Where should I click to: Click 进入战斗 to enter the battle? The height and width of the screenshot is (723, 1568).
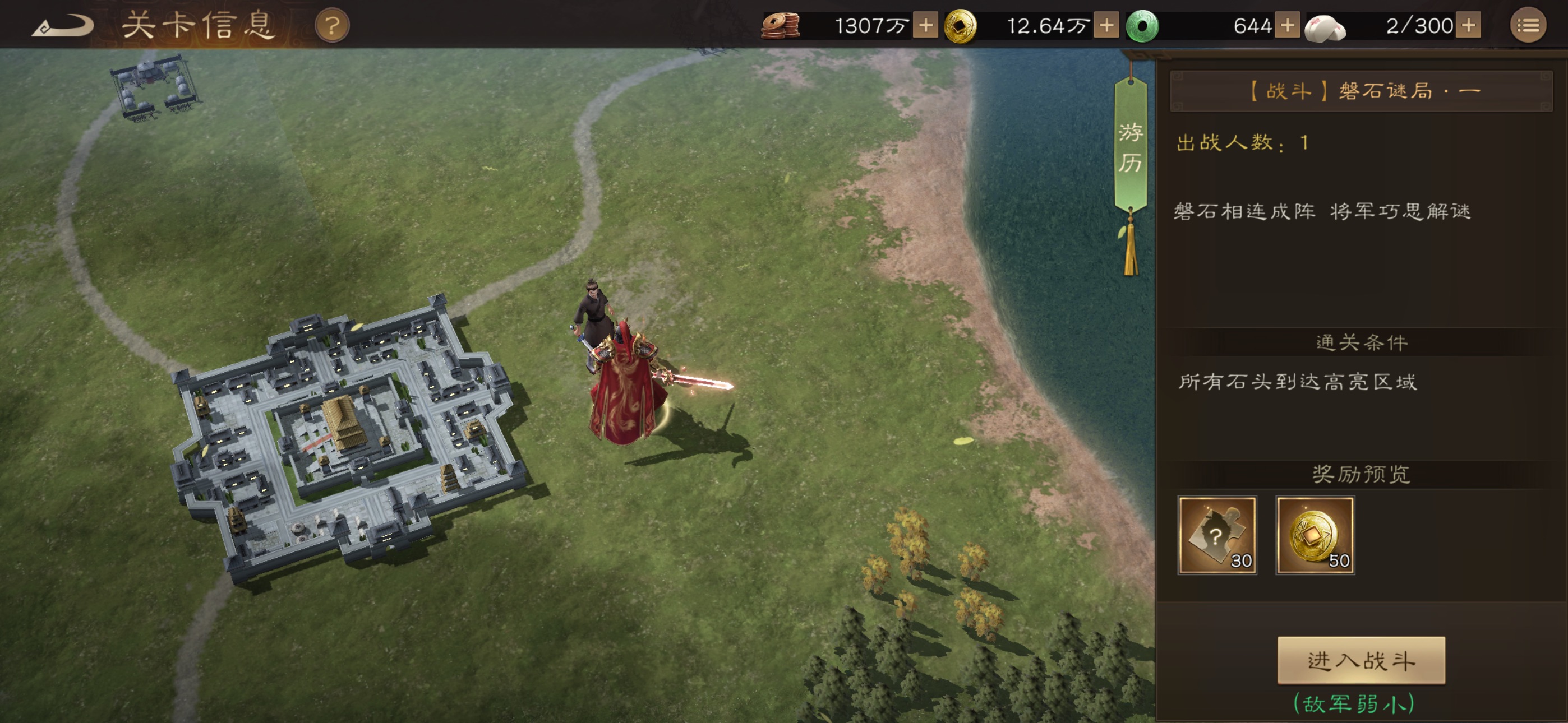(x=1361, y=660)
